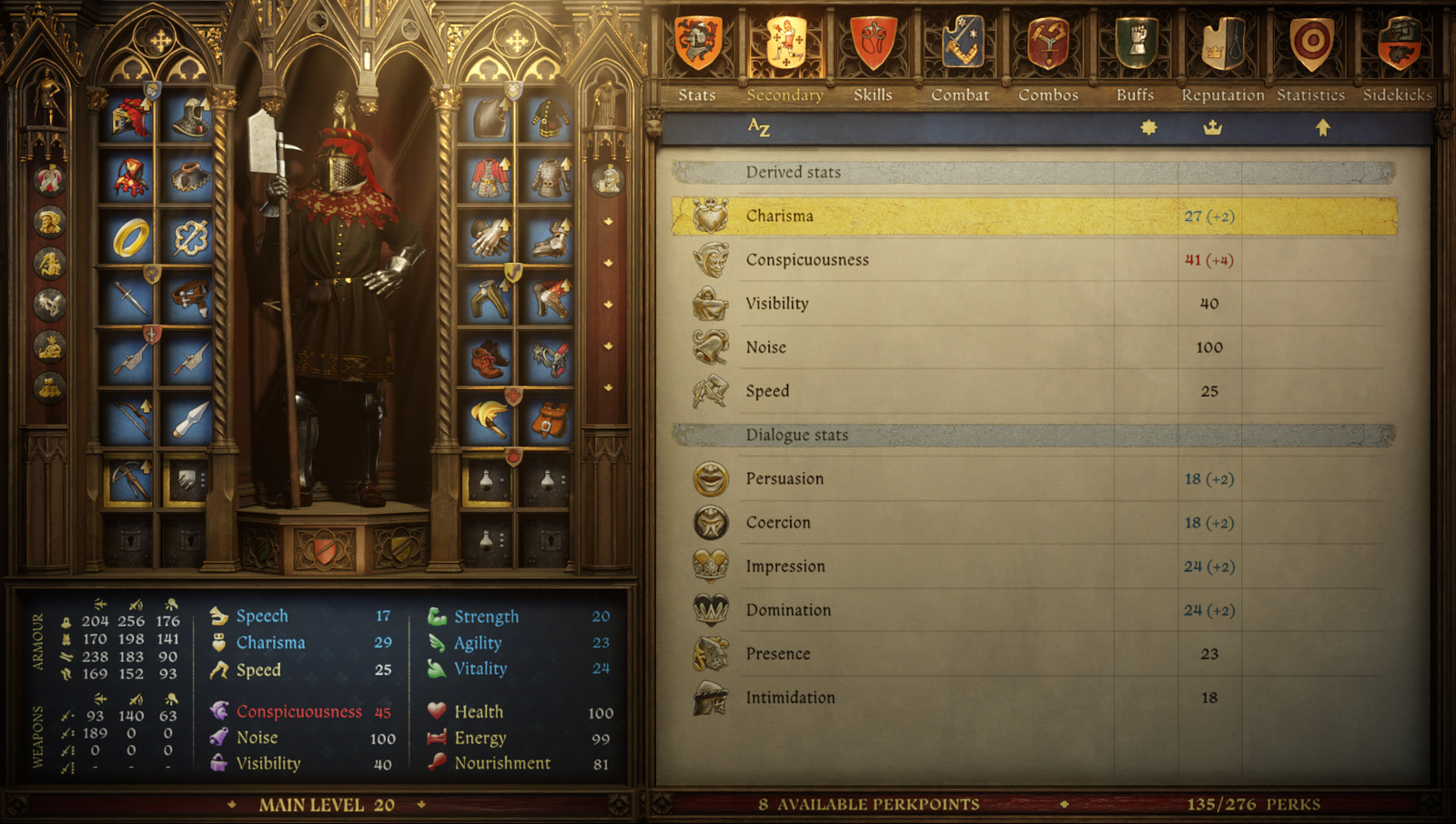Click the Speed running figure icon
Viewport: 1456px width, 824px height.
click(x=711, y=391)
